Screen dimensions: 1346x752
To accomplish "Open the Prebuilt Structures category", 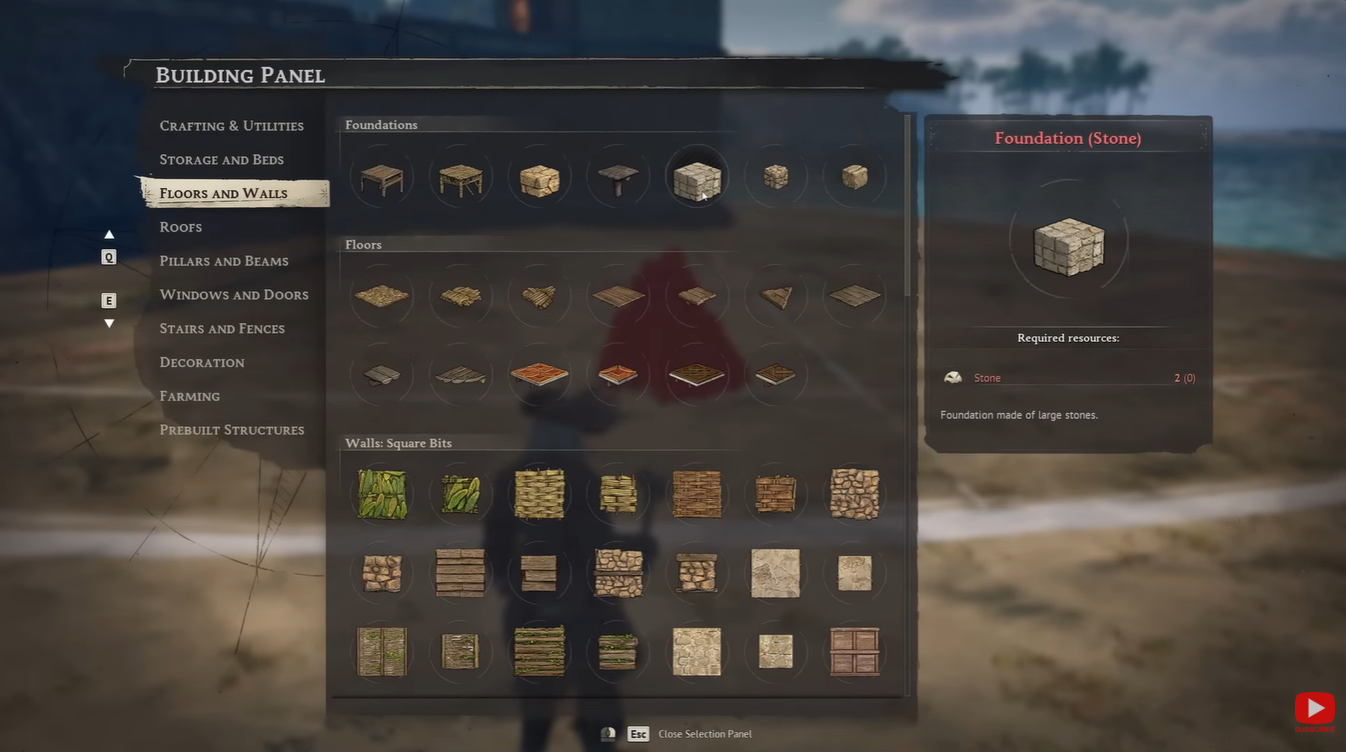I will (x=232, y=429).
